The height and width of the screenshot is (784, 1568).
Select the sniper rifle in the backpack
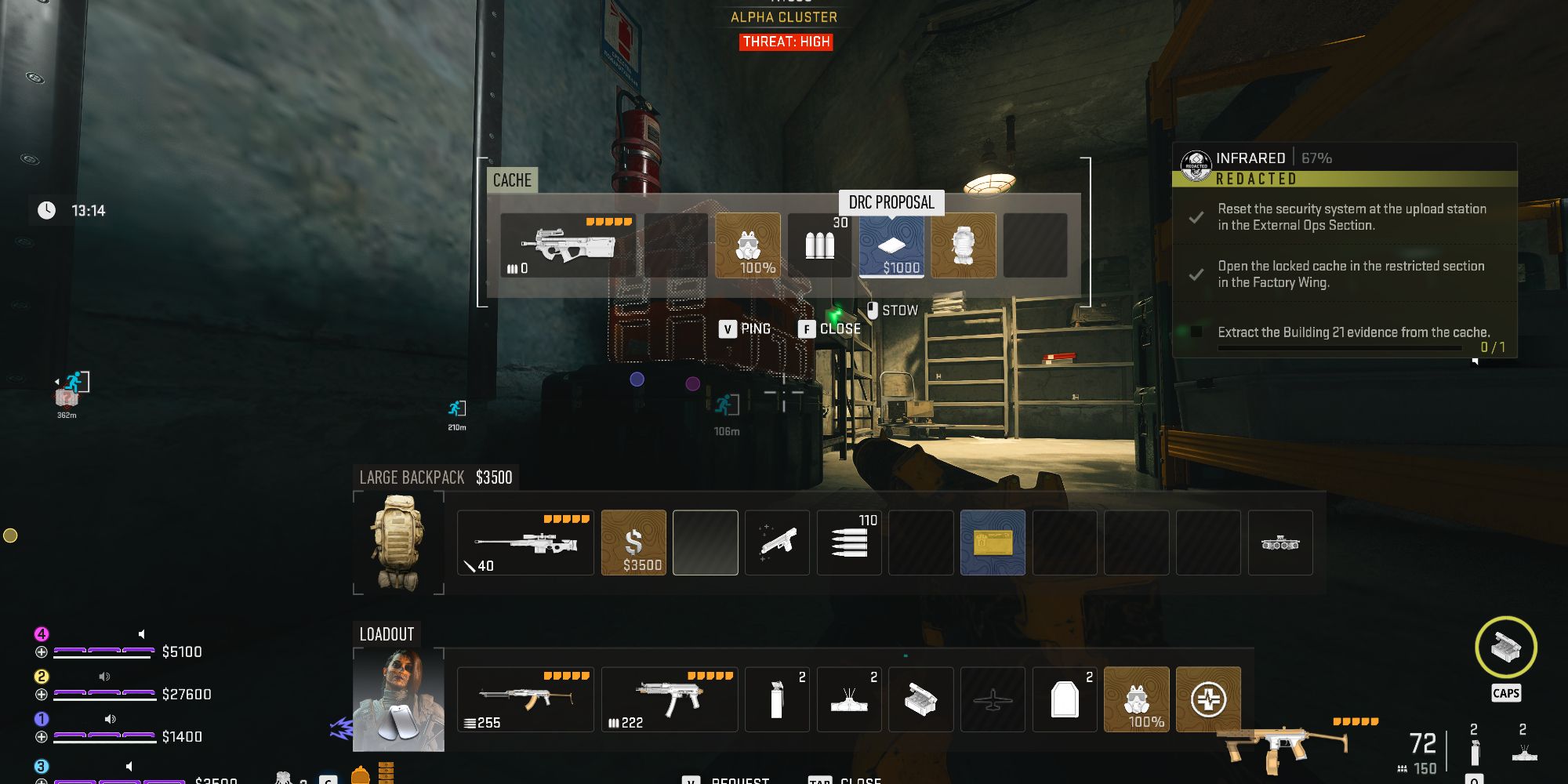click(x=525, y=543)
